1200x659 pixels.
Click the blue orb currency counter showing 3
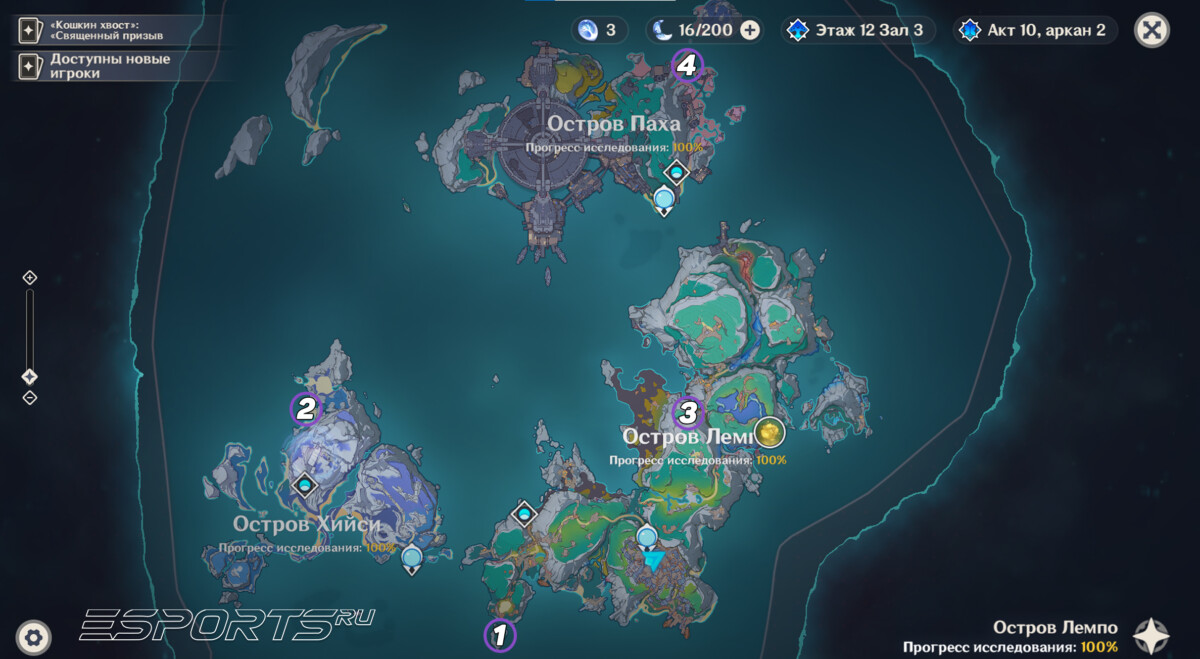click(x=599, y=30)
